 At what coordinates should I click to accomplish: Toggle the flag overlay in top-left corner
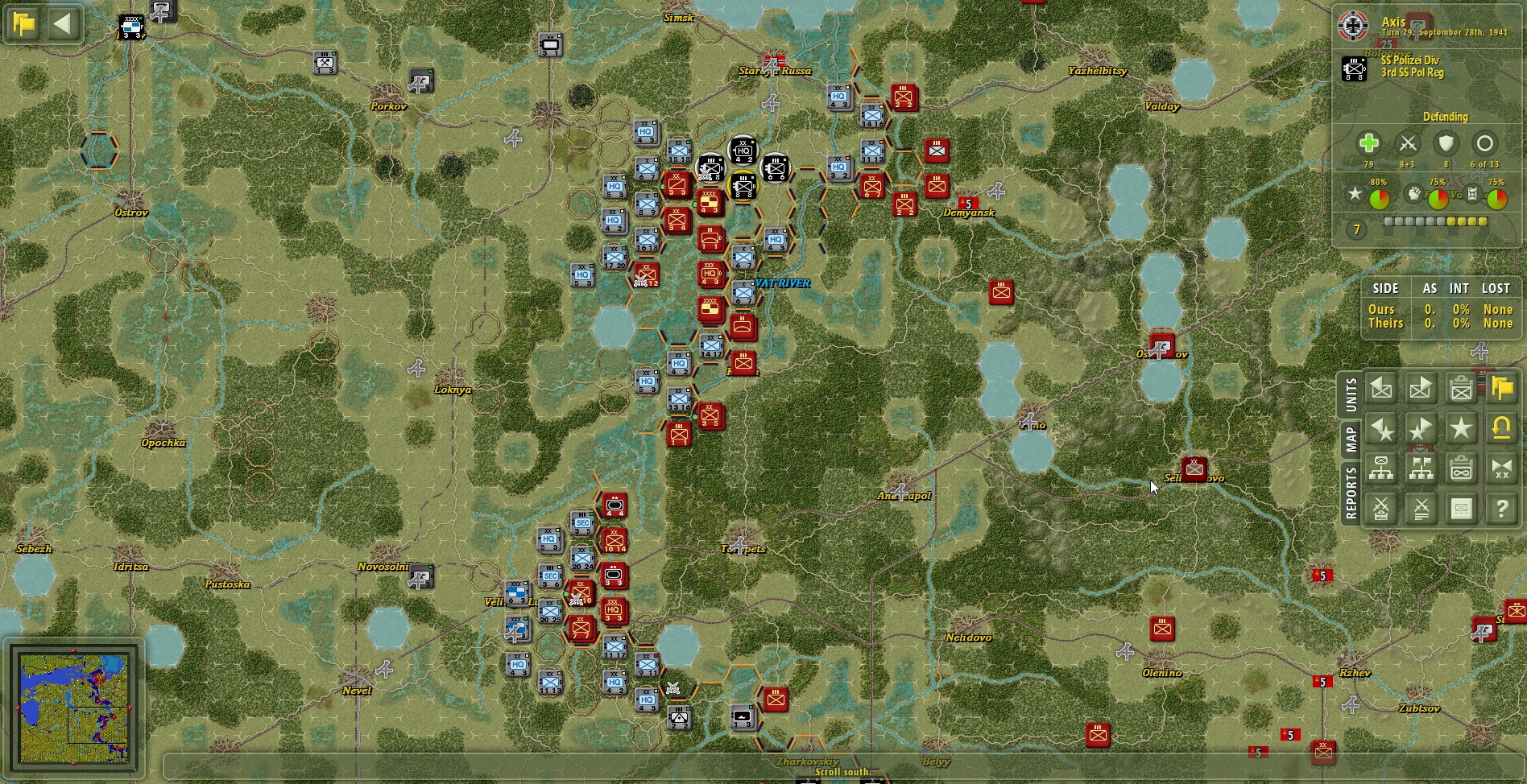(24, 25)
